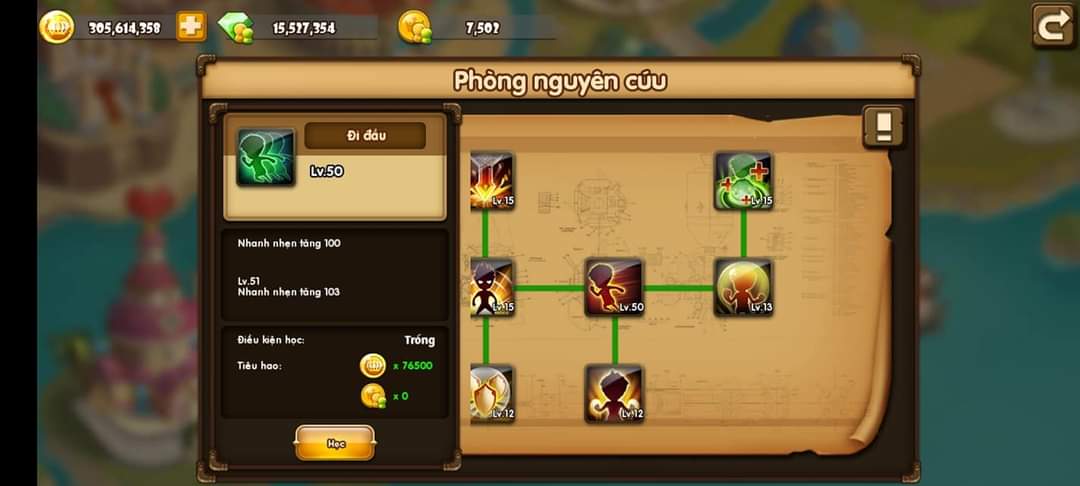Select the Lv.50 skill node in the tree
This screenshot has height=486, width=1080.
pyautogui.click(x=614, y=288)
